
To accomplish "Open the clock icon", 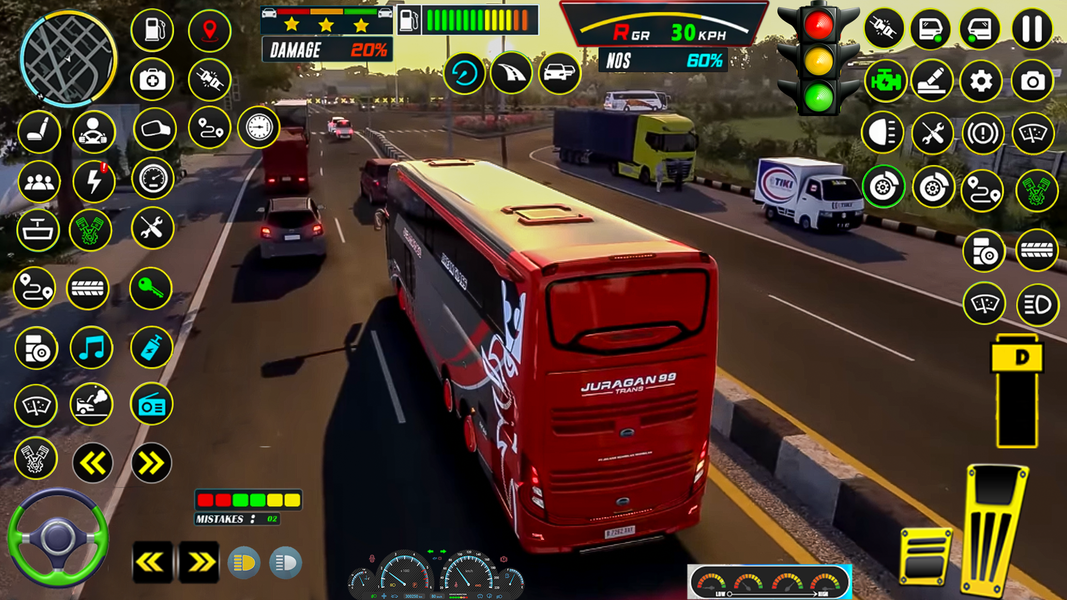I will pyautogui.click(x=259, y=128).
